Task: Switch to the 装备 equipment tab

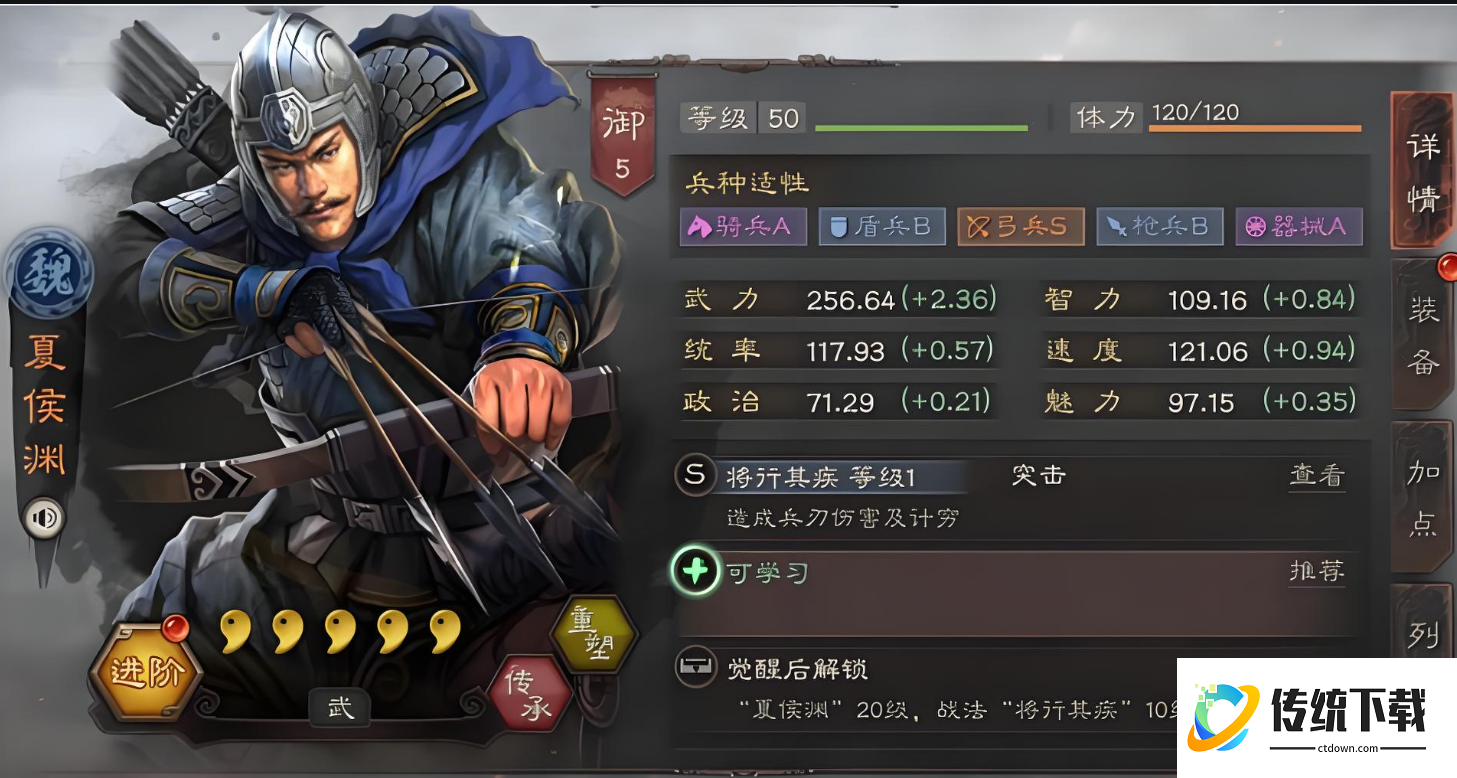Action: point(1424,330)
